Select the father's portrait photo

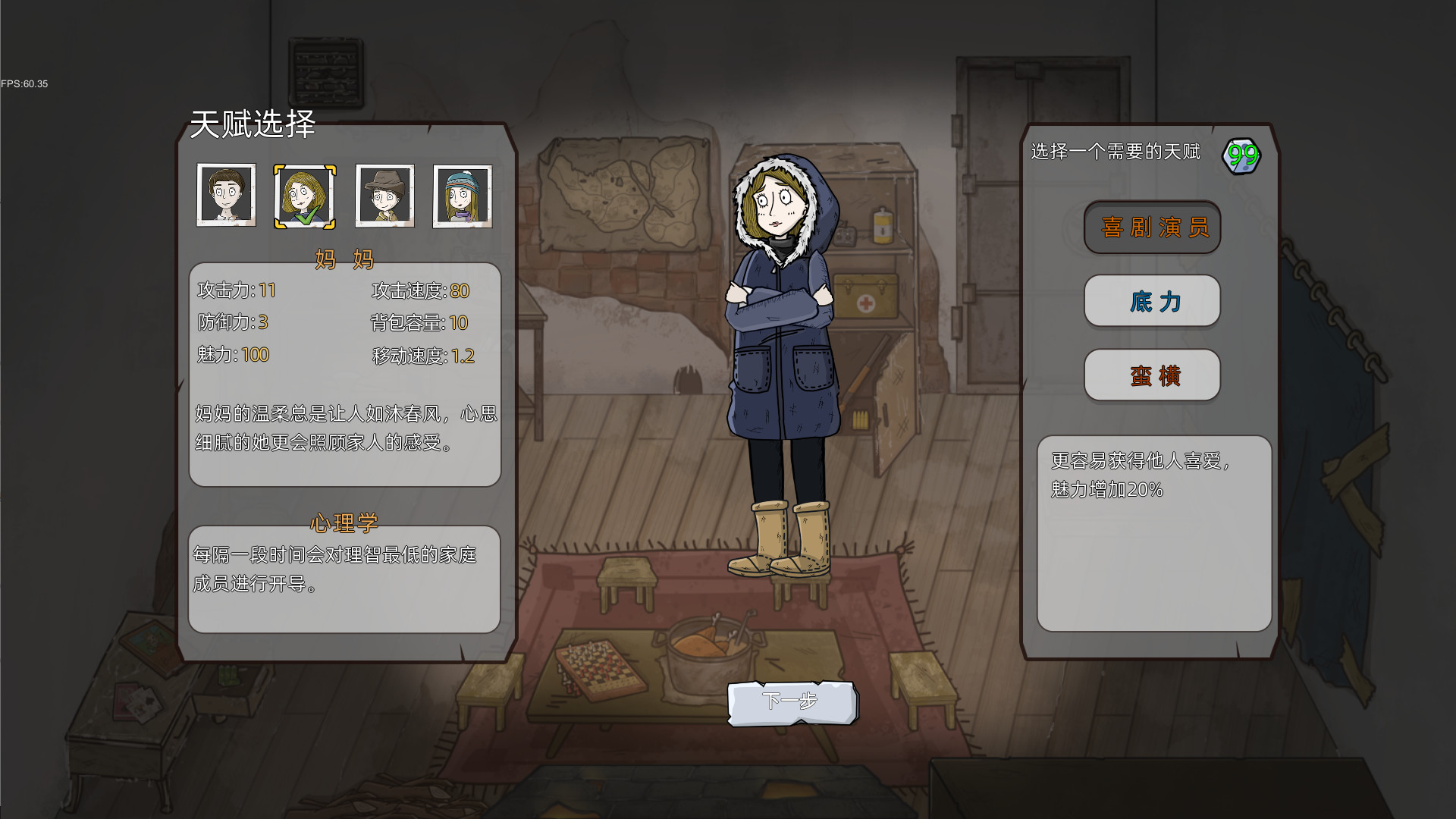point(226,196)
